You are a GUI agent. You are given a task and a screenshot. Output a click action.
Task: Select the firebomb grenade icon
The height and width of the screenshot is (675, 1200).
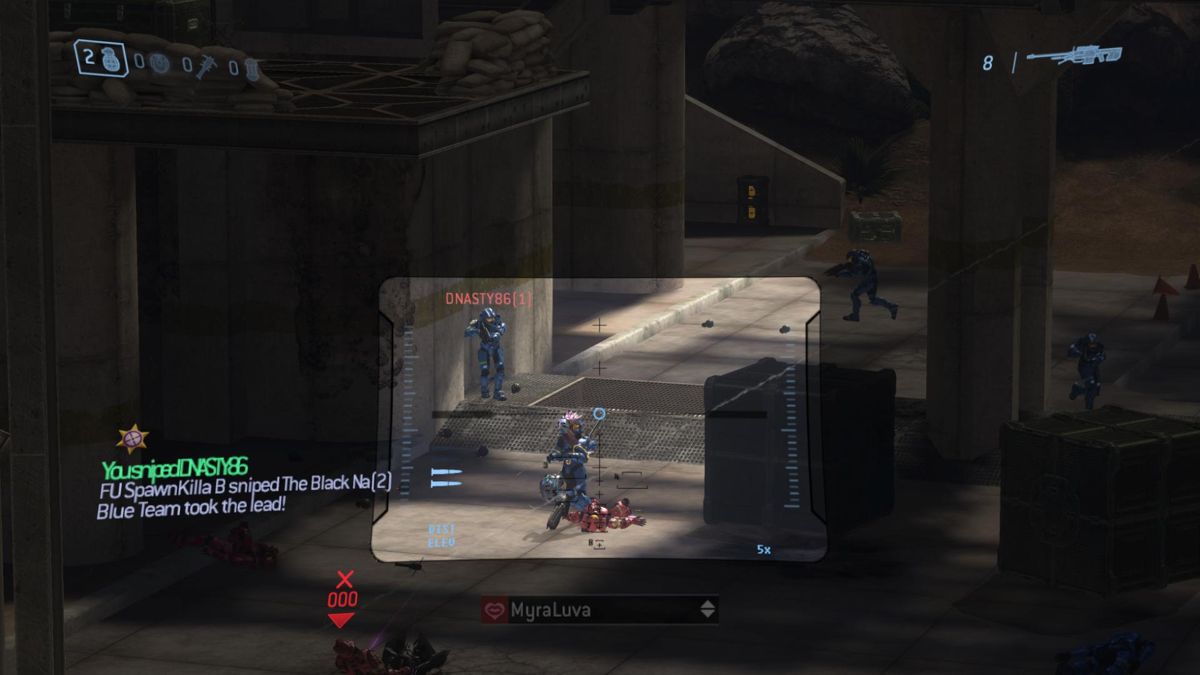[x=251, y=69]
